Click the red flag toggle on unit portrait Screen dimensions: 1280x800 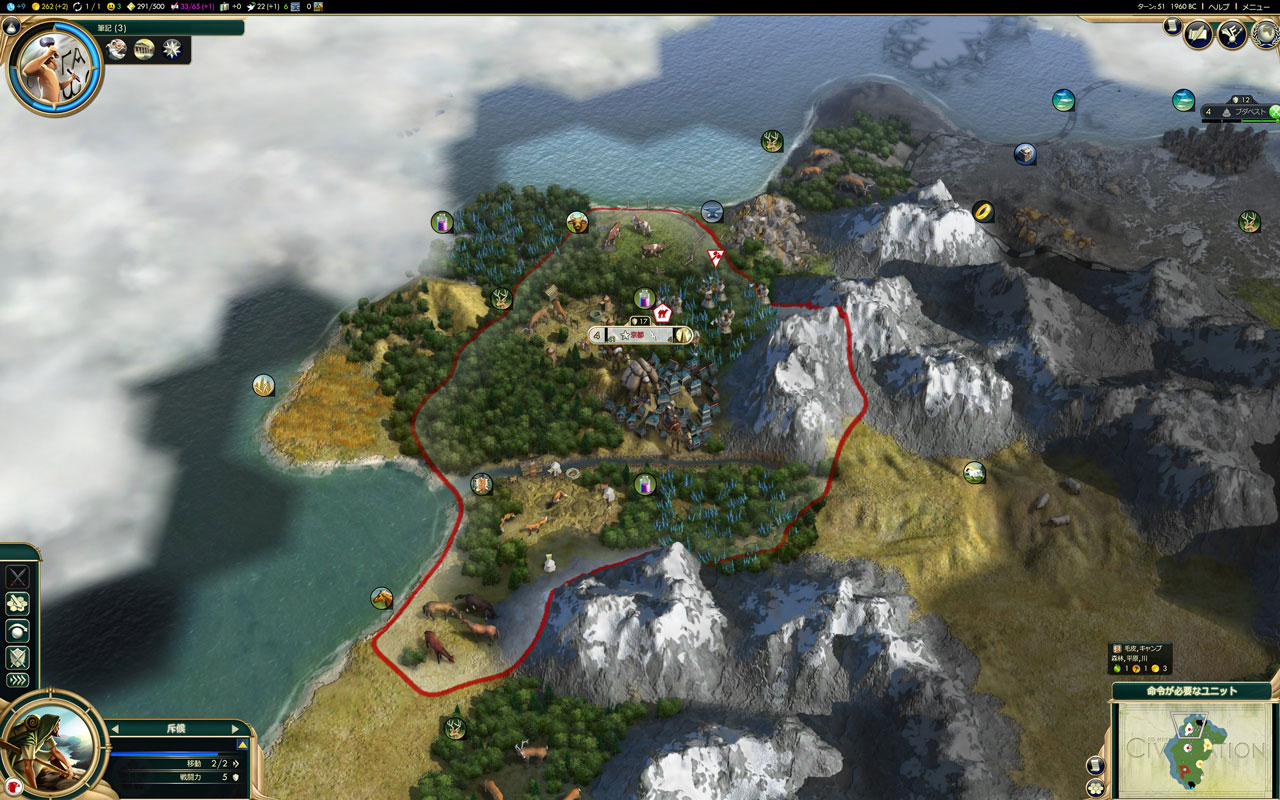pyautogui.click(x=14, y=787)
